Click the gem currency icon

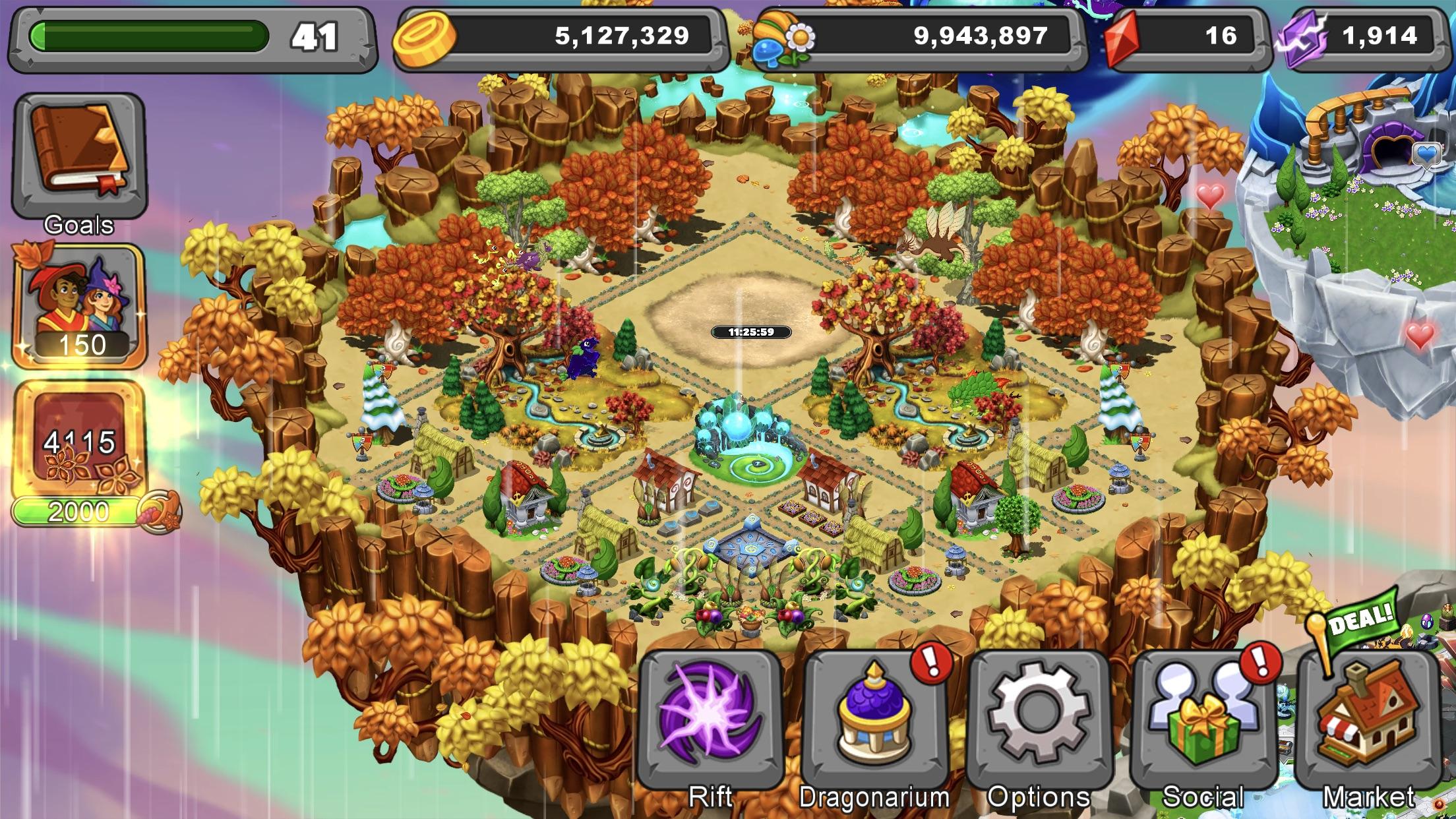click(1121, 38)
